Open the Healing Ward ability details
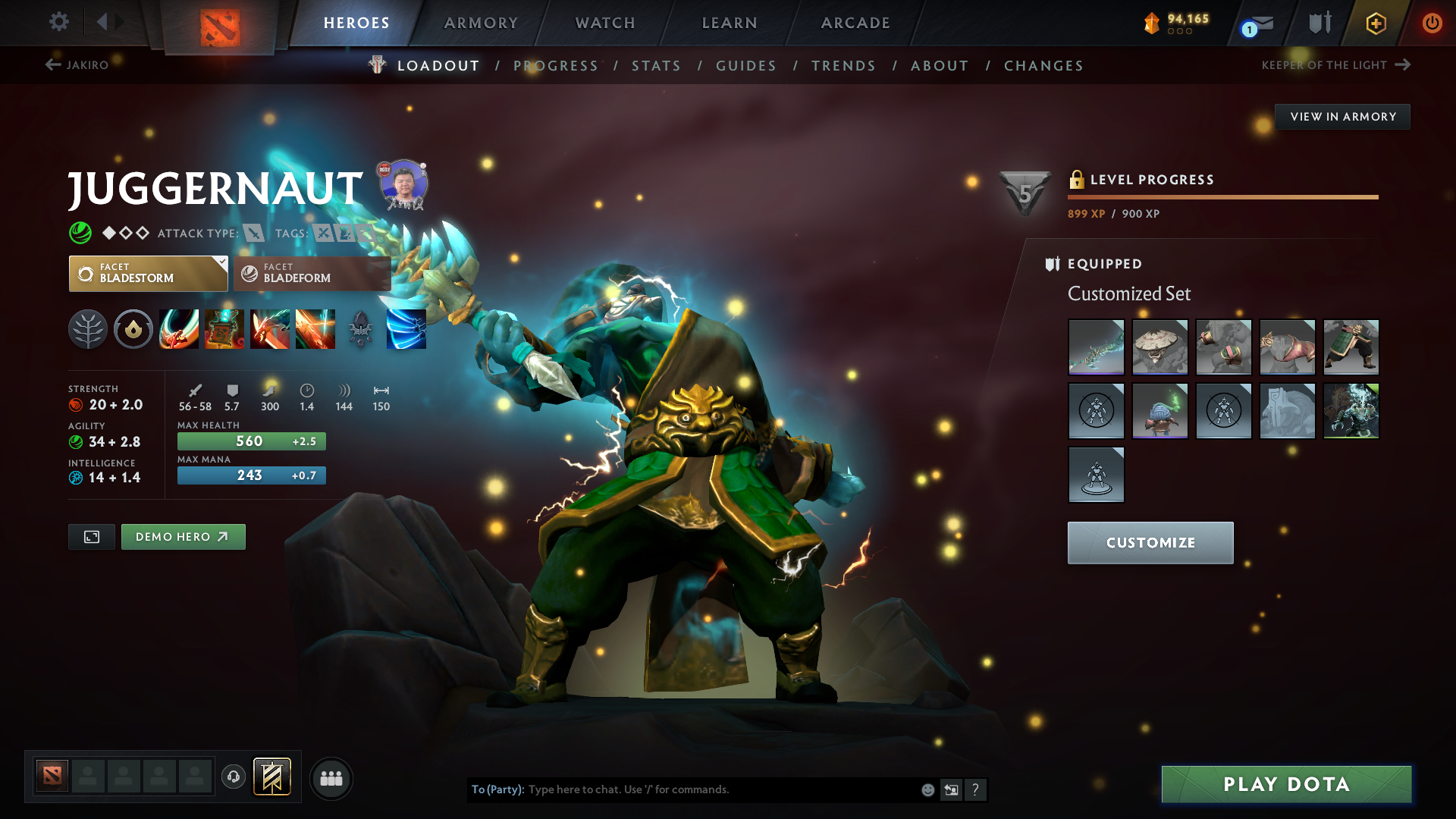 [x=224, y=328]
